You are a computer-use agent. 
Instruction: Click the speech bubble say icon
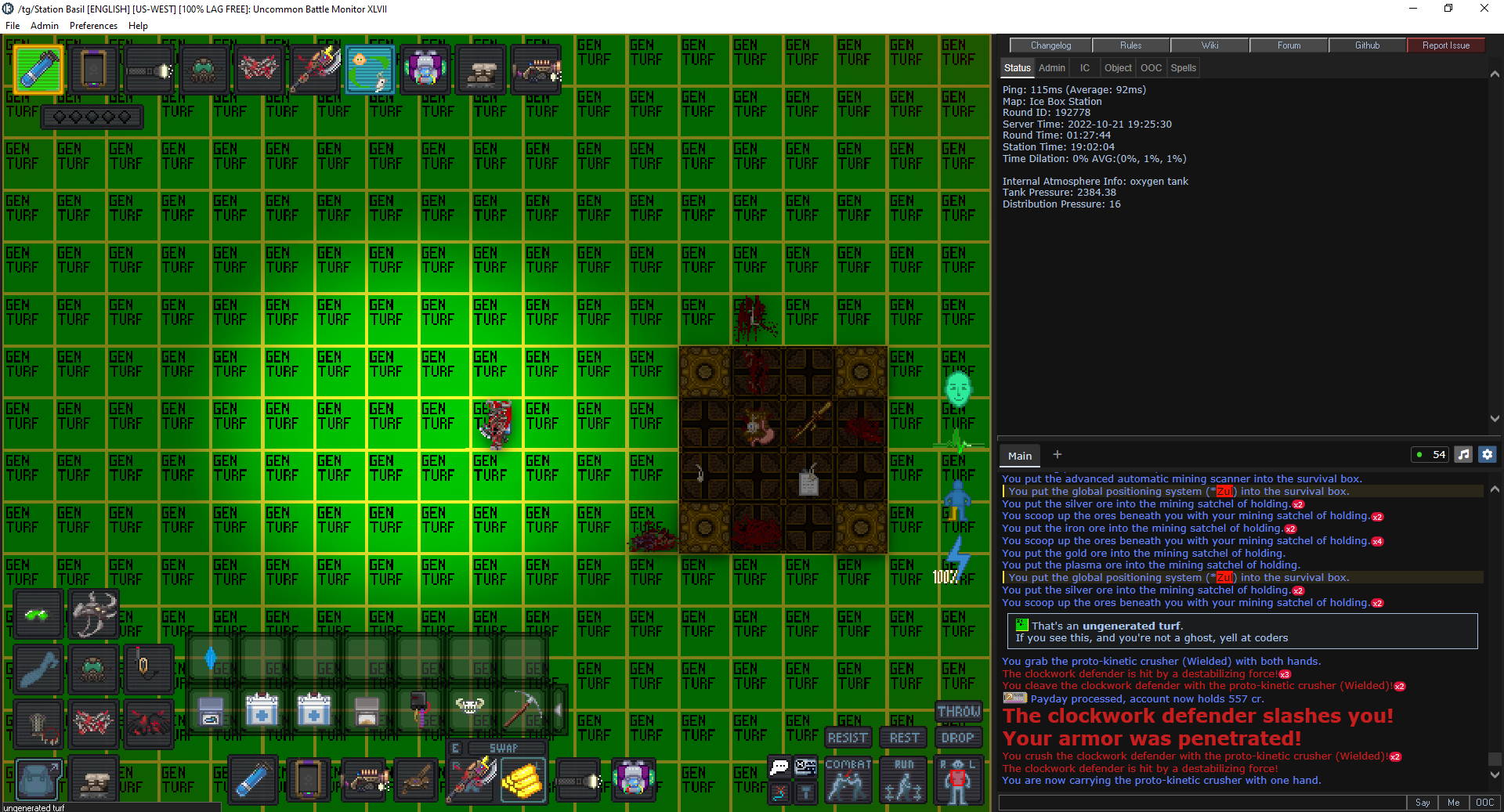779,766
